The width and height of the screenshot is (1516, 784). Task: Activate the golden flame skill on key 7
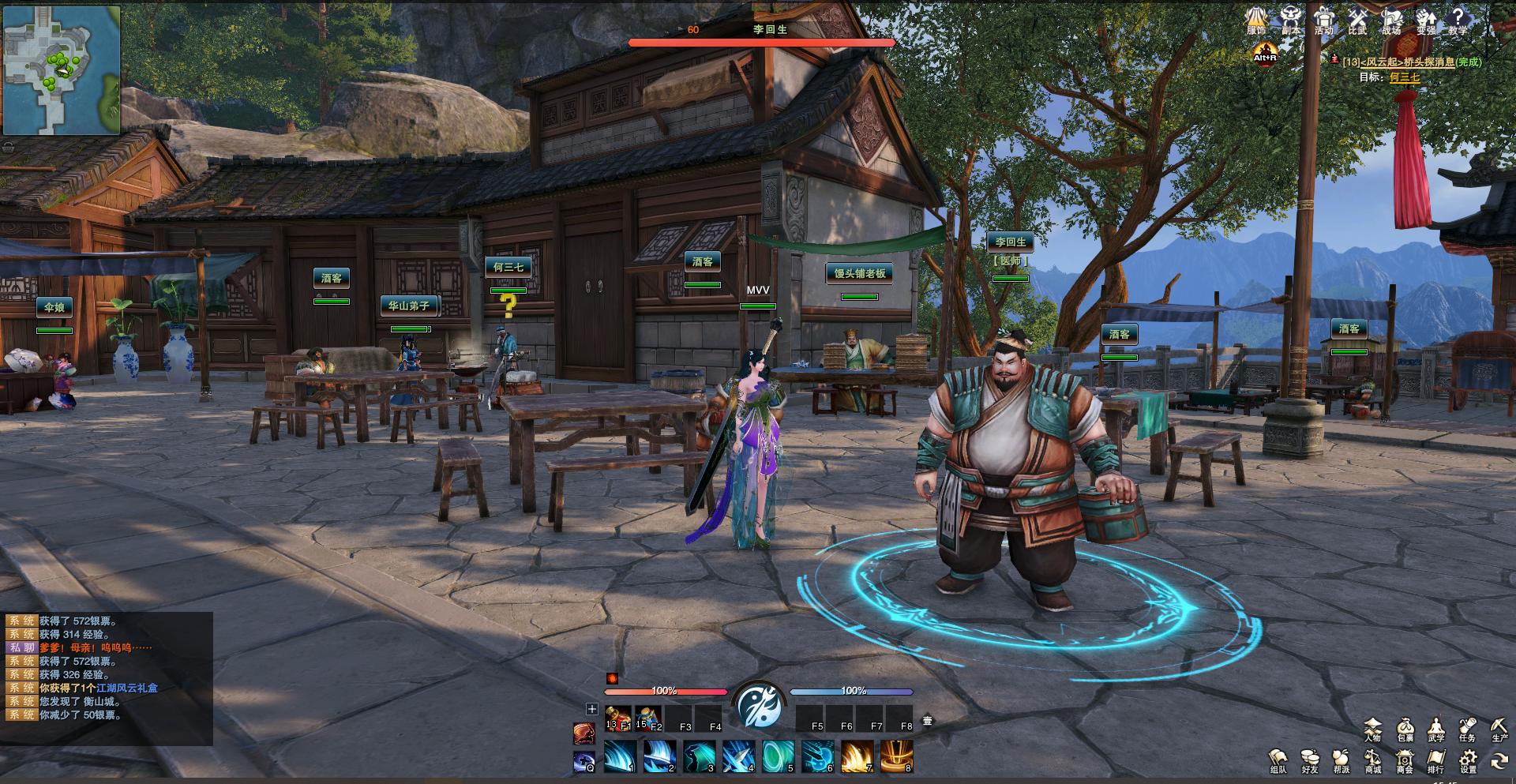click(857, 756)
